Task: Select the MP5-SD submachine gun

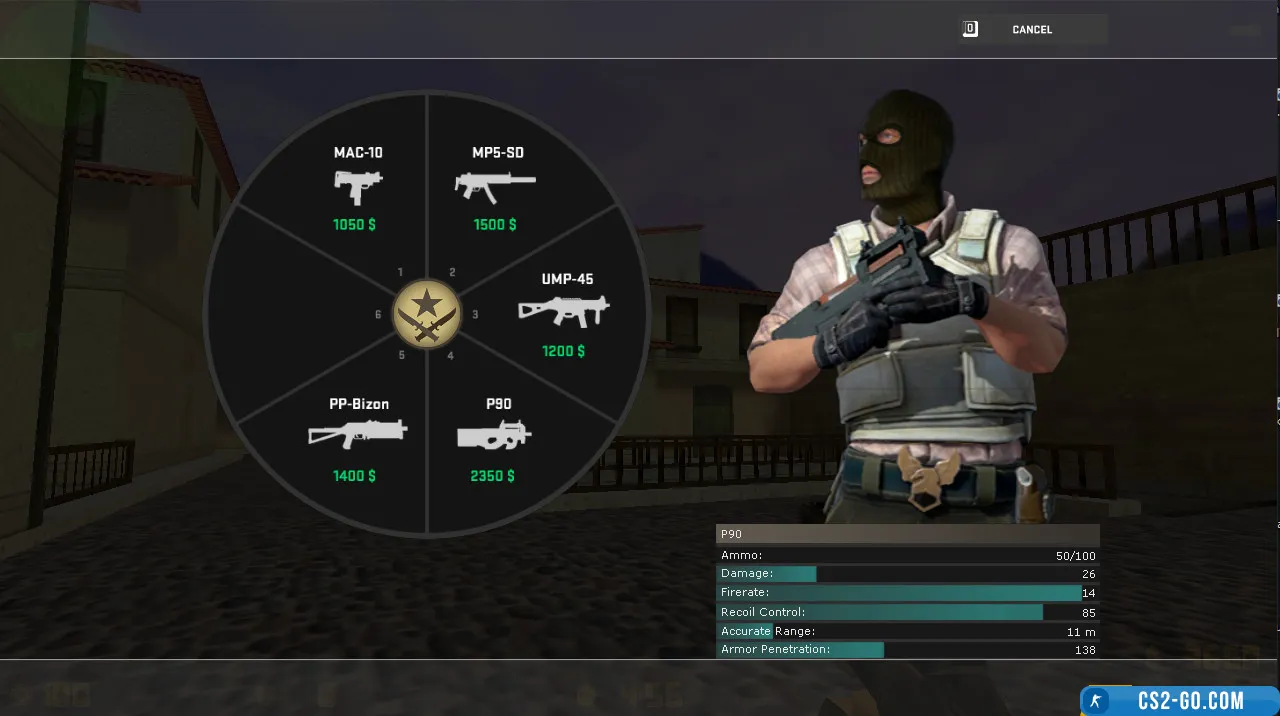Action: tap(496, 188)
